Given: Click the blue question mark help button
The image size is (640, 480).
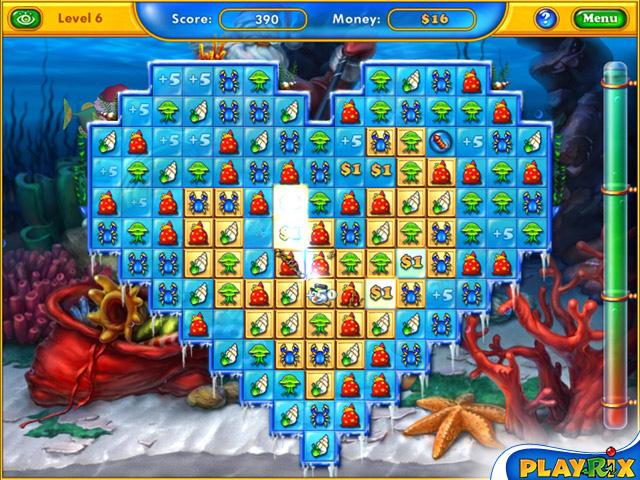Looking at the screenshot, I should [546, 18].
